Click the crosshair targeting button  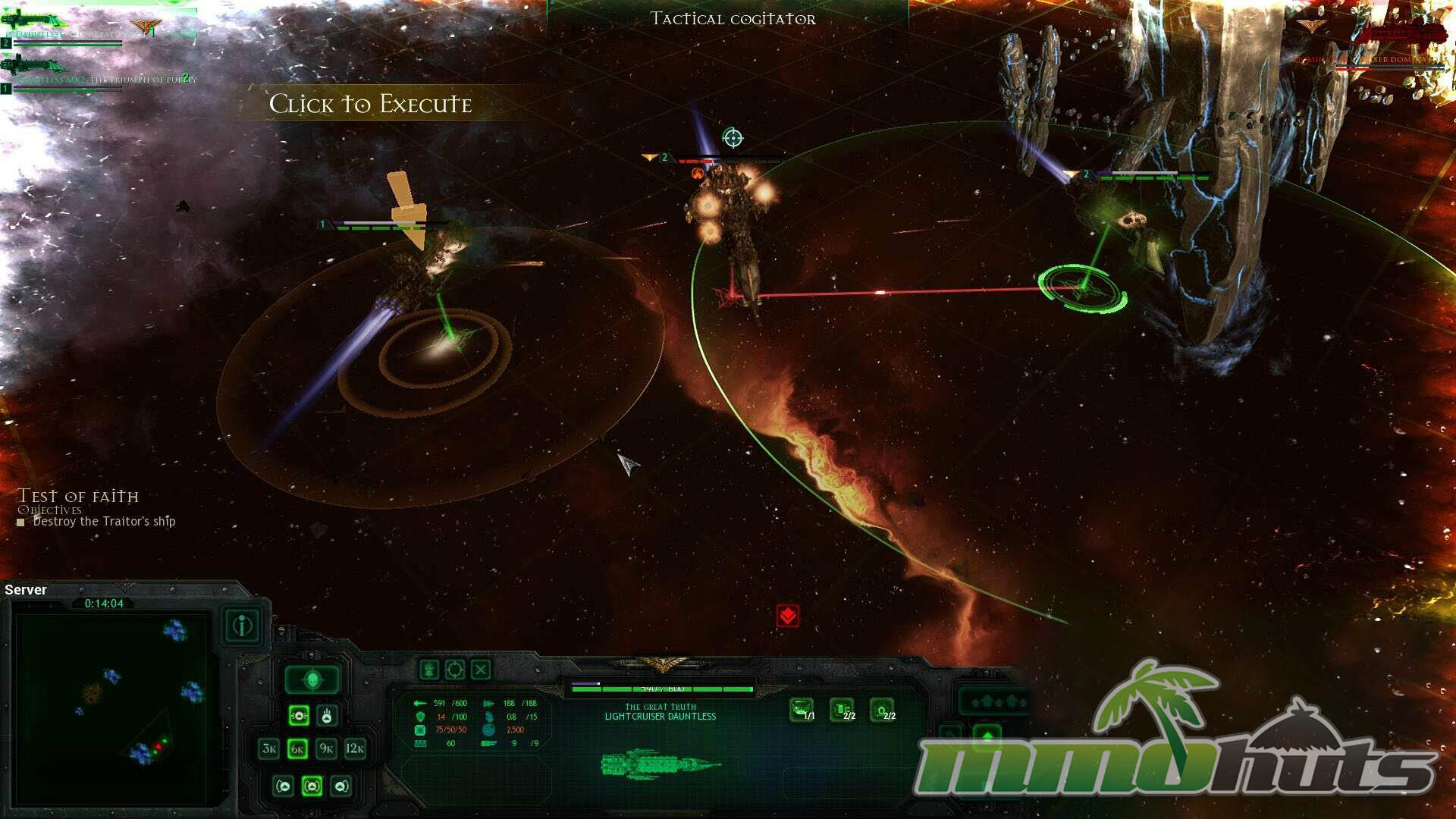pos(454,670)
